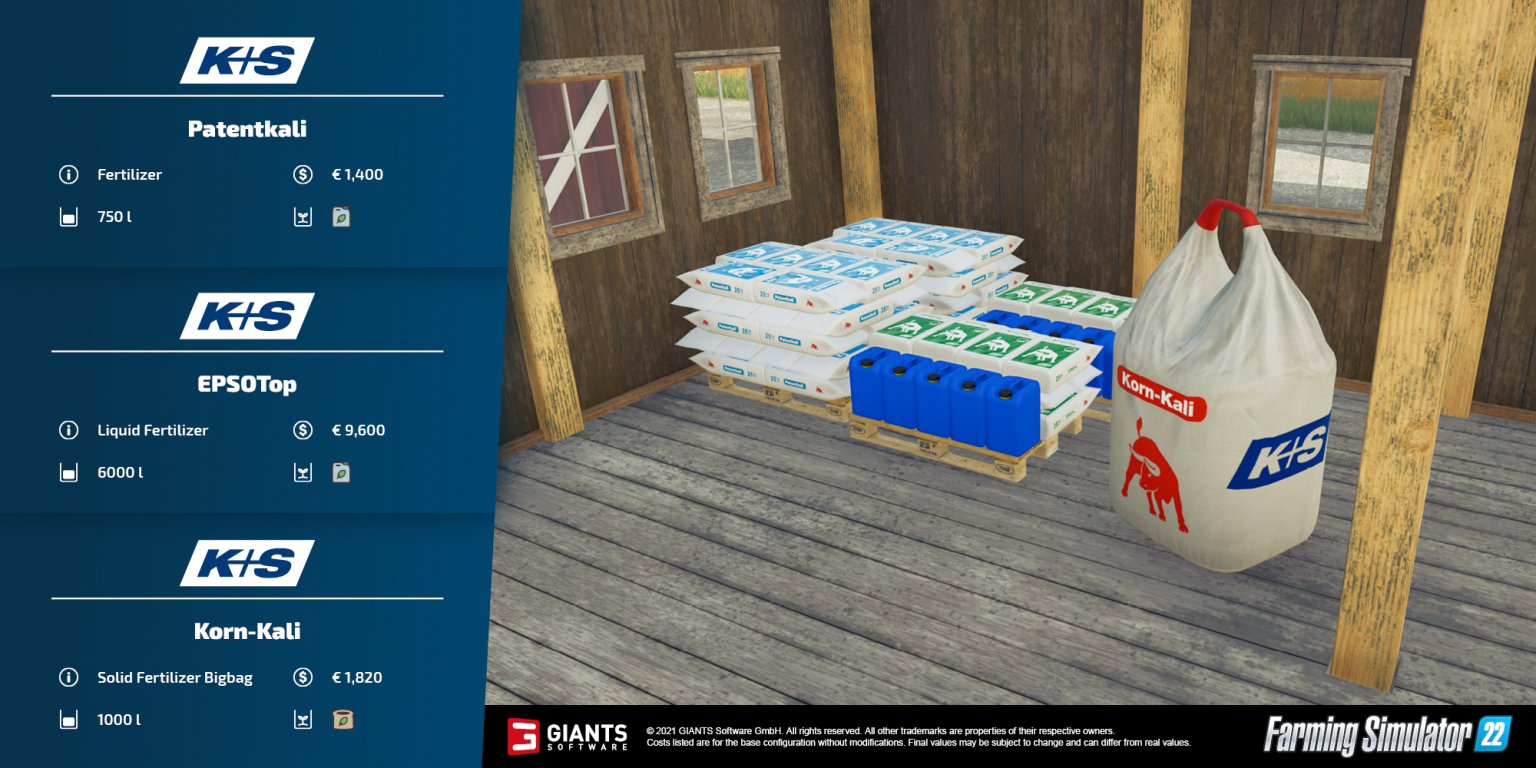Select the capacity icon next to 750 l
Viewport: 1536px width, 768px height.
click(x=68, y=216)
